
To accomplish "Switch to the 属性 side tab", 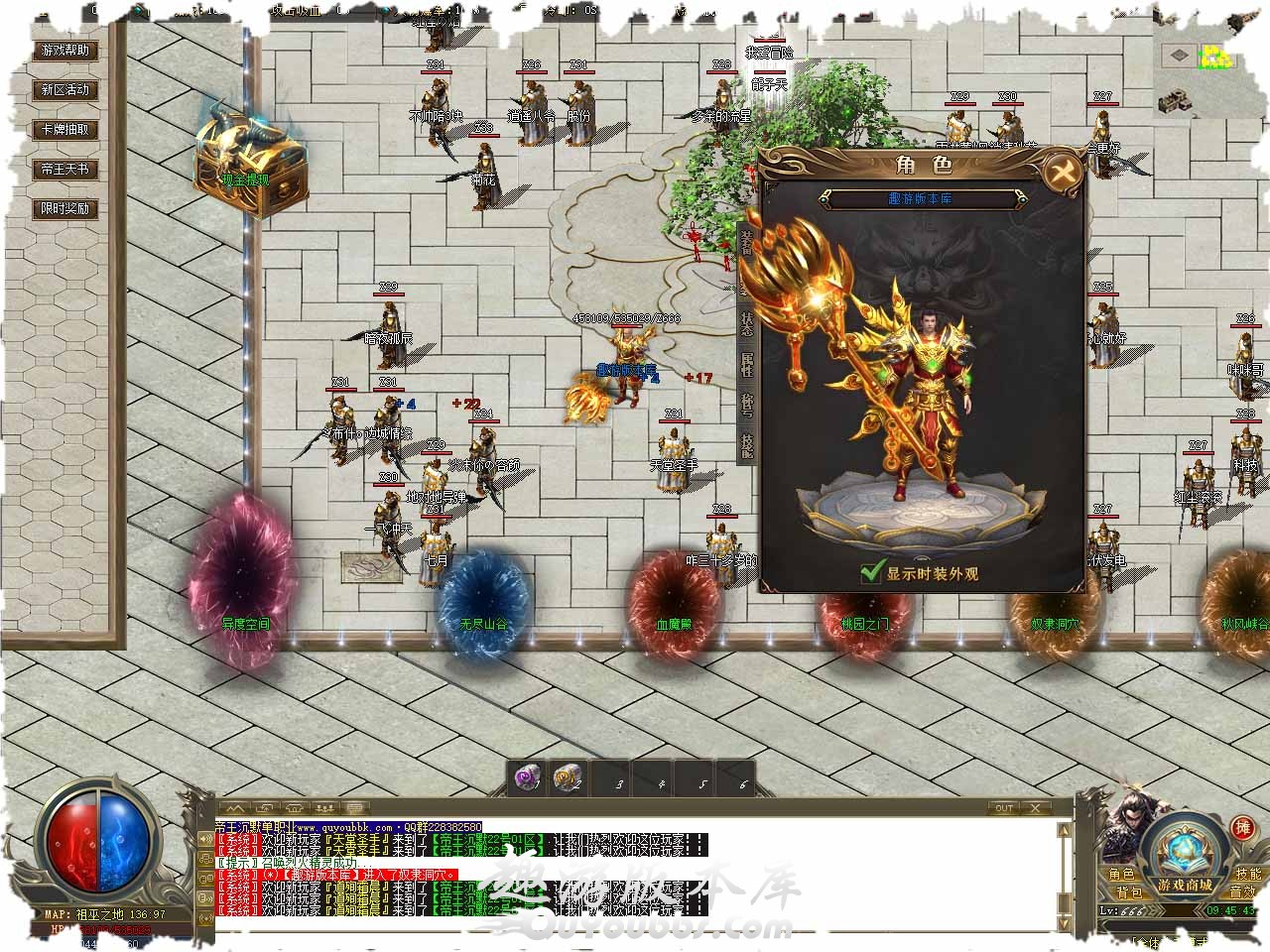I will pyautogui.click(x=747, y=364).
